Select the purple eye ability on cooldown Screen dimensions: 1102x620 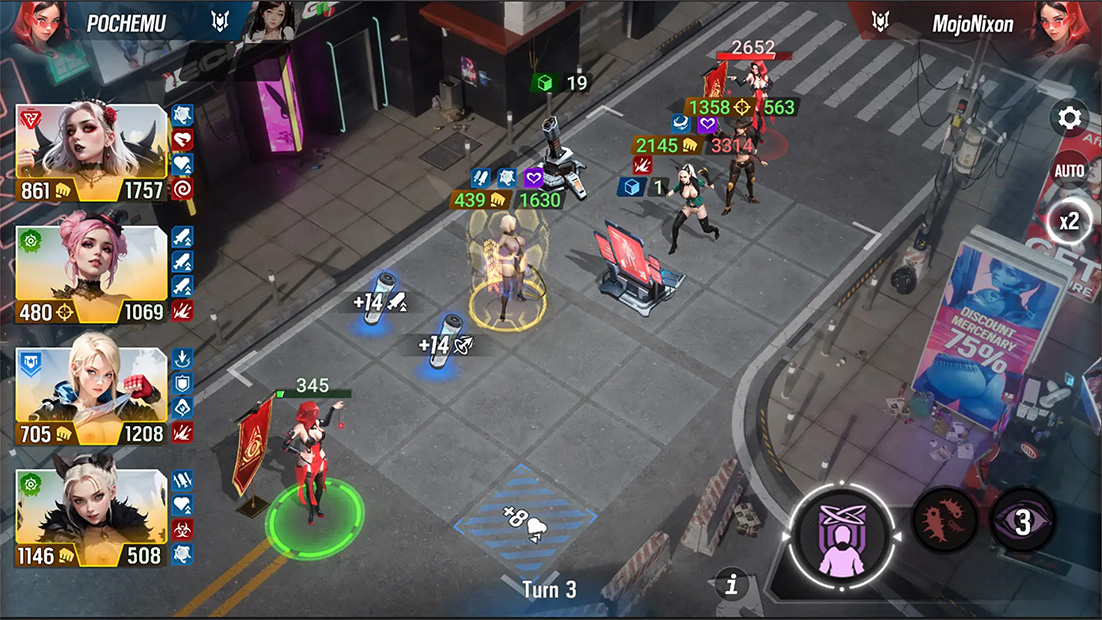coord(1022,521)
